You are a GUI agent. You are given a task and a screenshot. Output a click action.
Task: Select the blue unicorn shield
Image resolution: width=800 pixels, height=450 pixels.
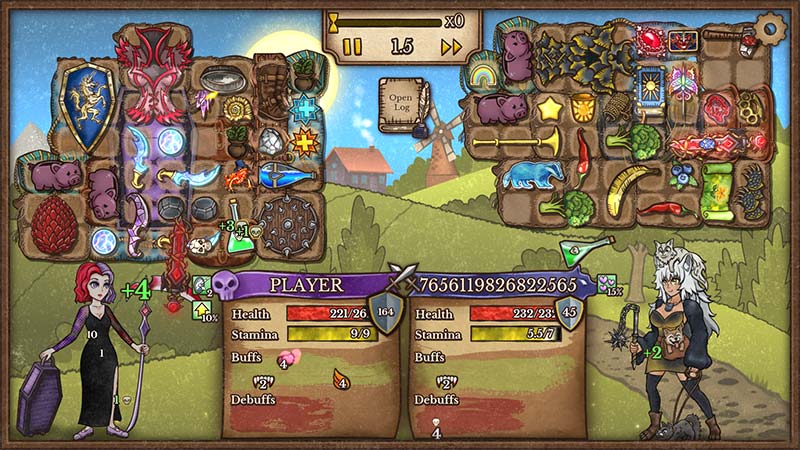pyautogui.click(x=85, y=106)
